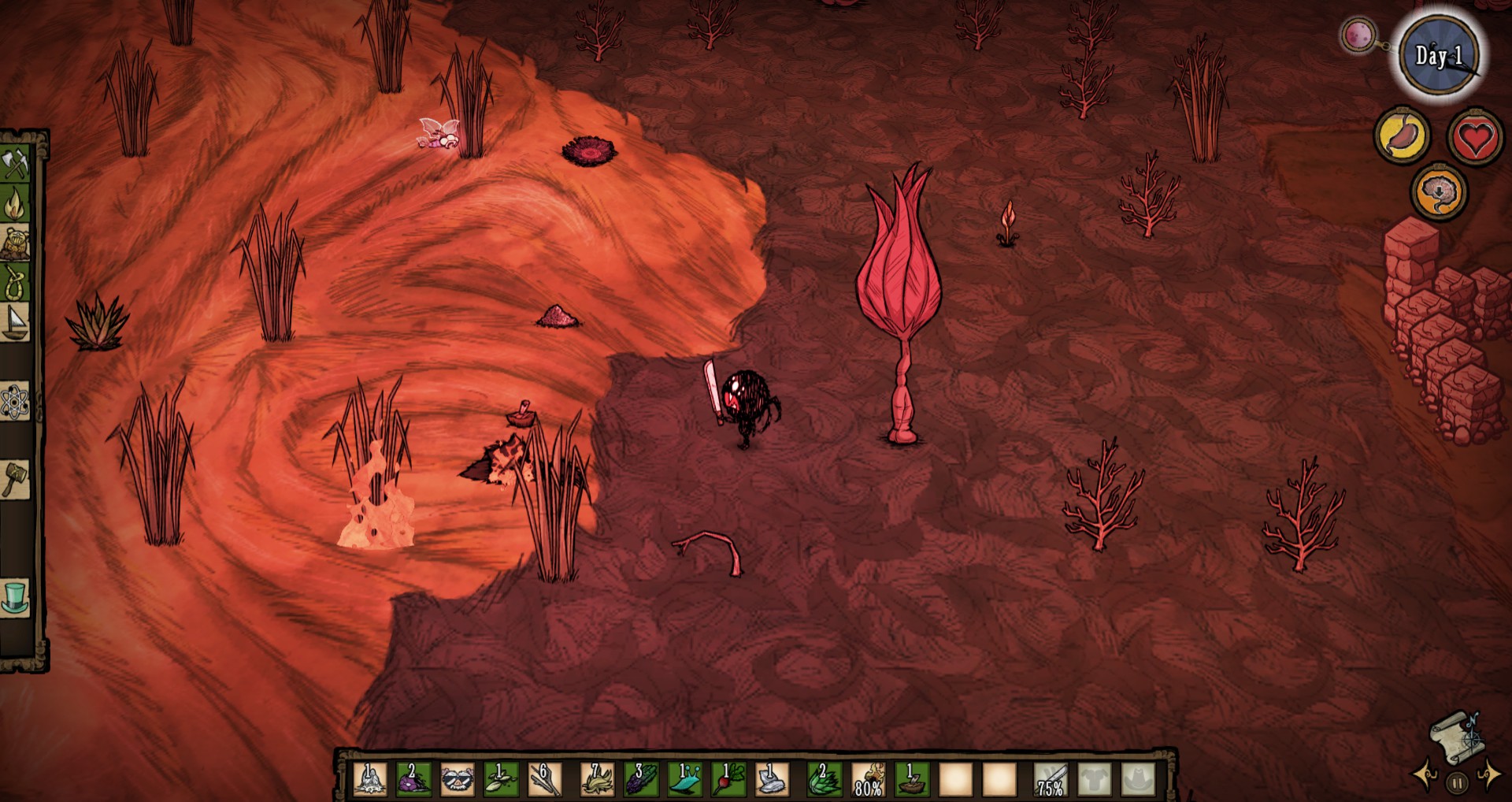Select the equipped machete hand slot

coord(1051,779)
